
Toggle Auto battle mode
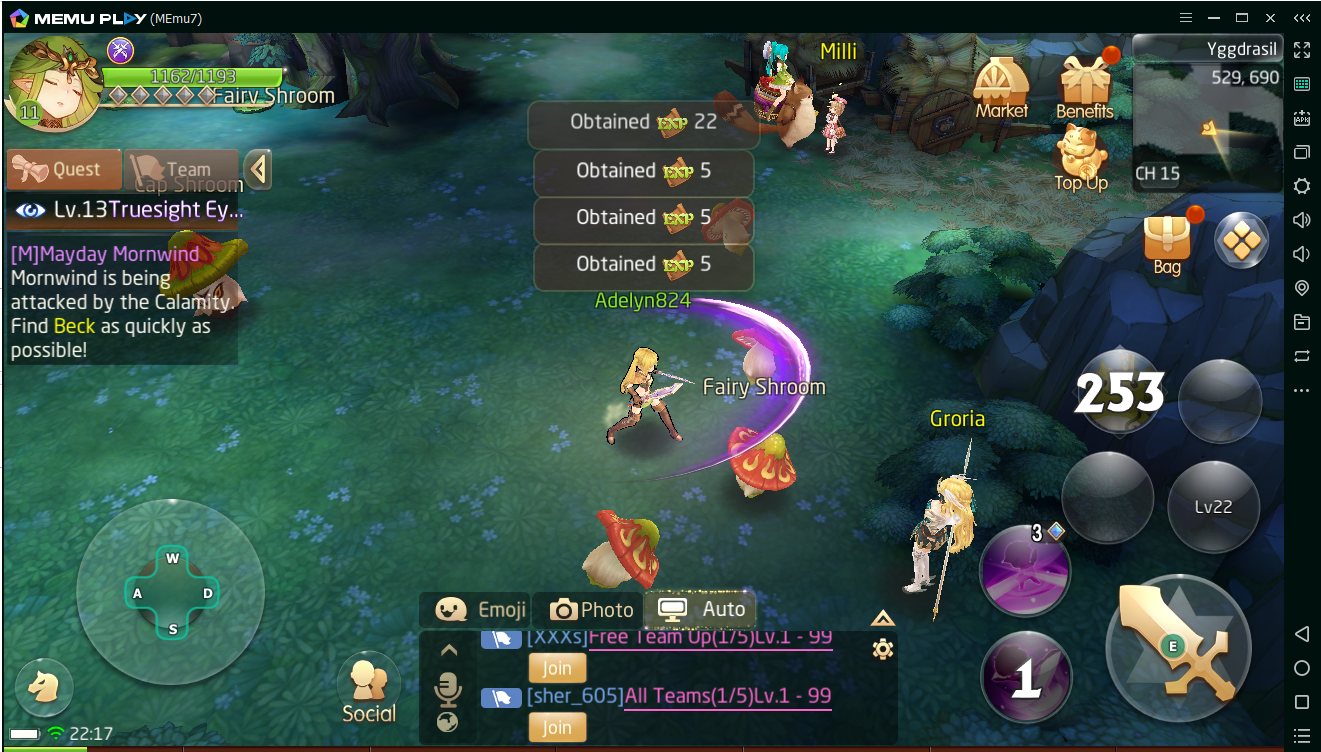click(700, 609)
